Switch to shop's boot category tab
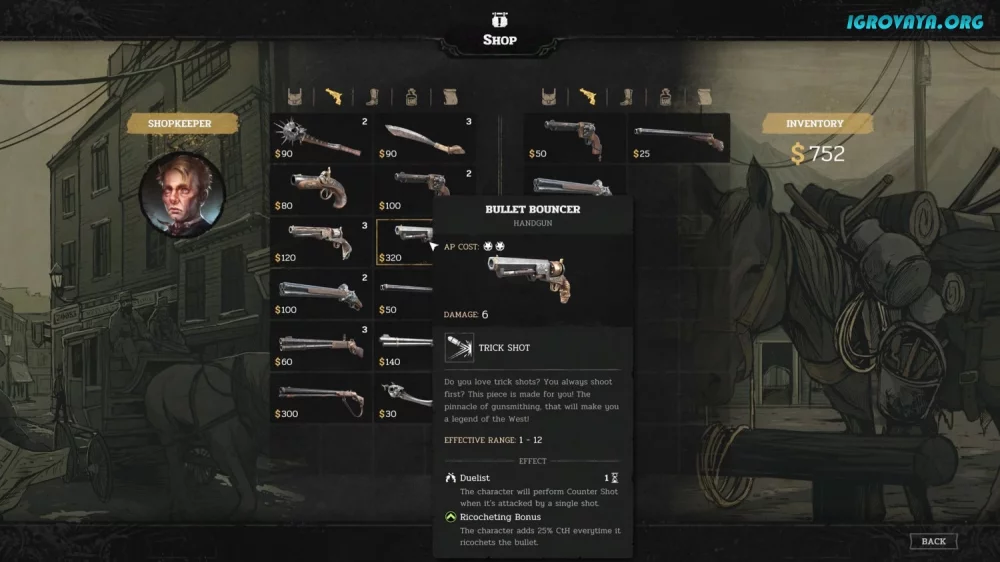This screenshot has width=1000, height=562. (x=373, y=97)
